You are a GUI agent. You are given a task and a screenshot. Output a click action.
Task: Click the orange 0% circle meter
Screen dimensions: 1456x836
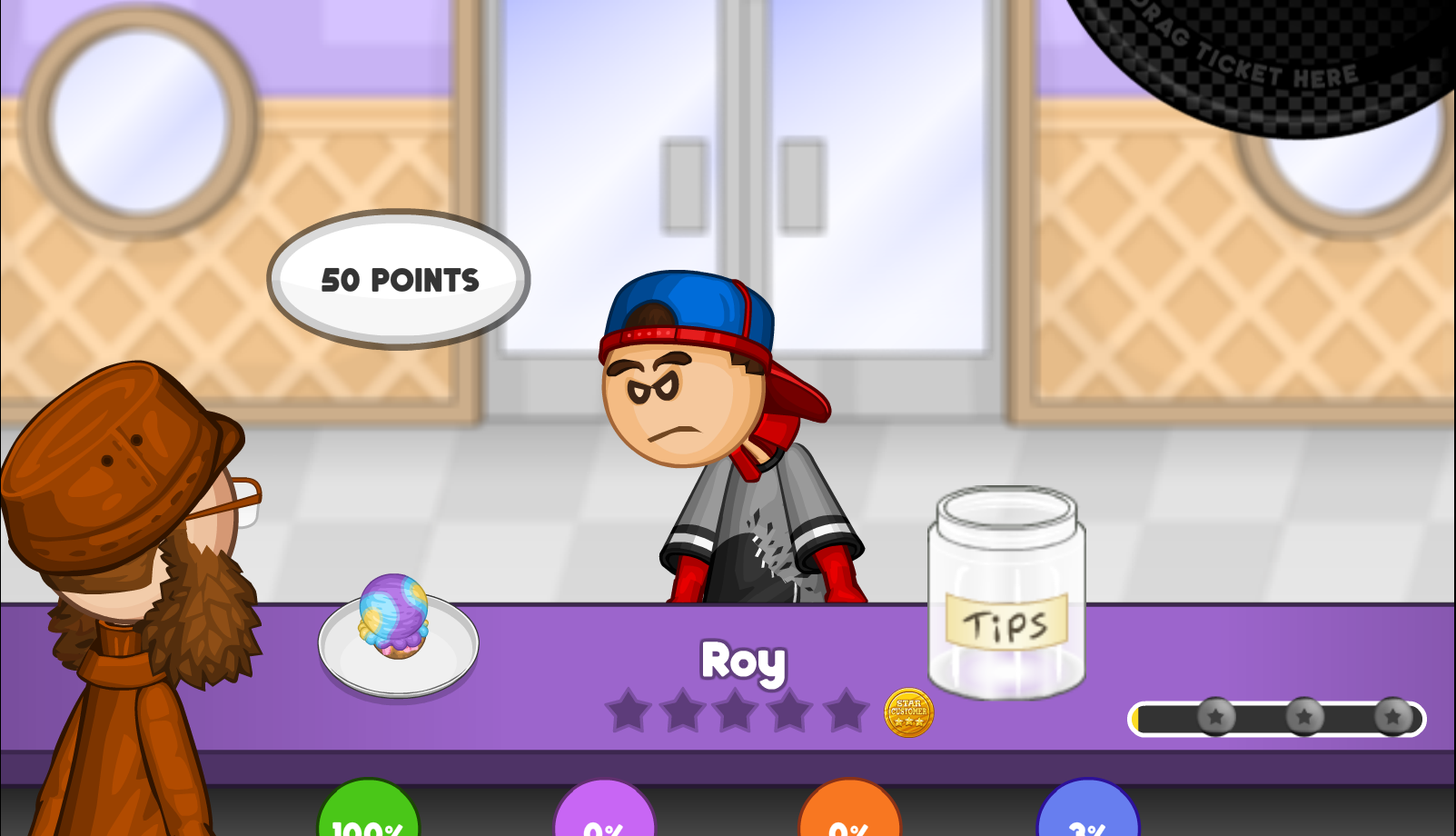(x=849, y=818)
